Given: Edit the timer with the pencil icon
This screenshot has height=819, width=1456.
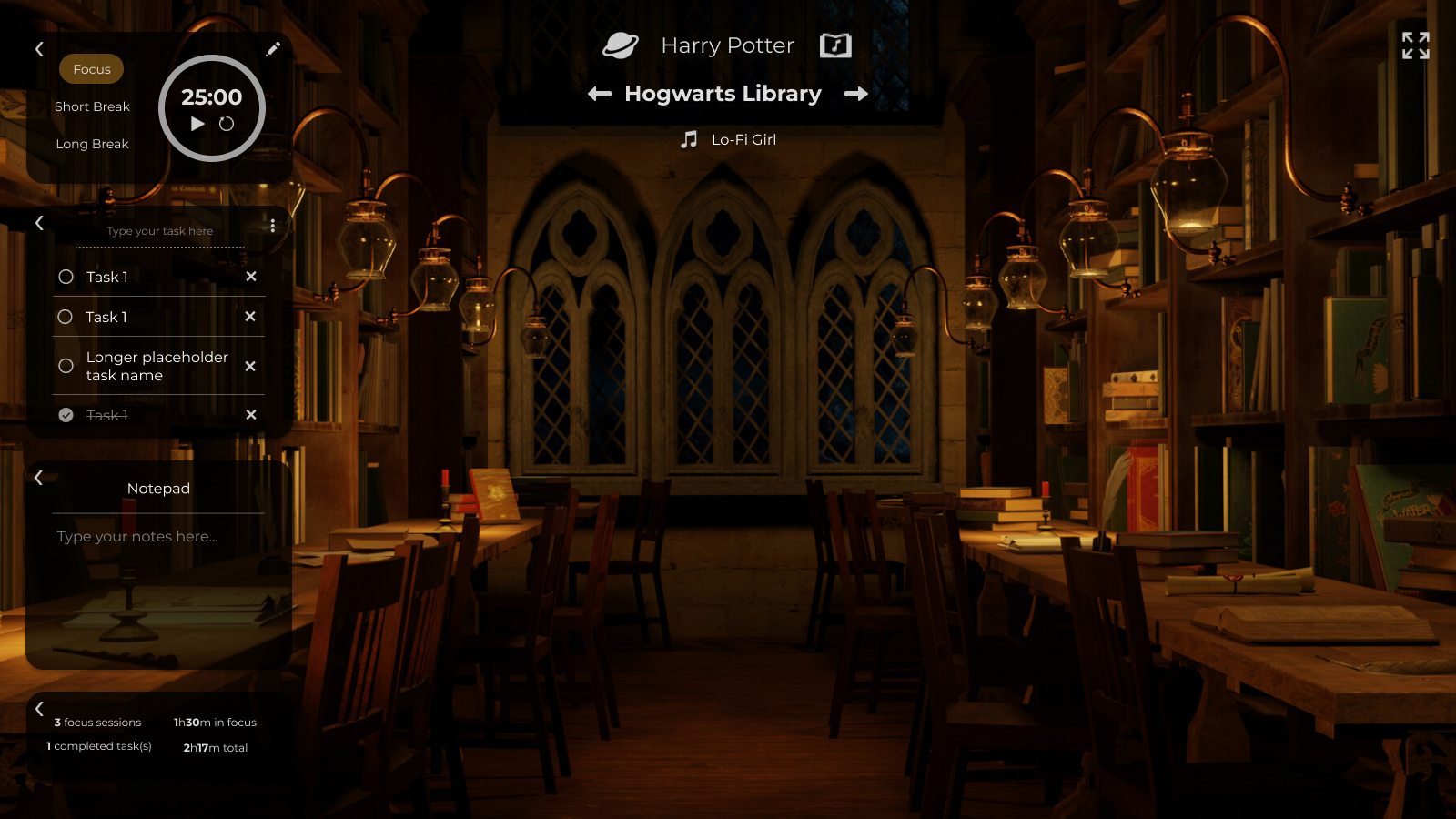Looking at the screenshot, I should pyautogui.click(x=273, y=48).
